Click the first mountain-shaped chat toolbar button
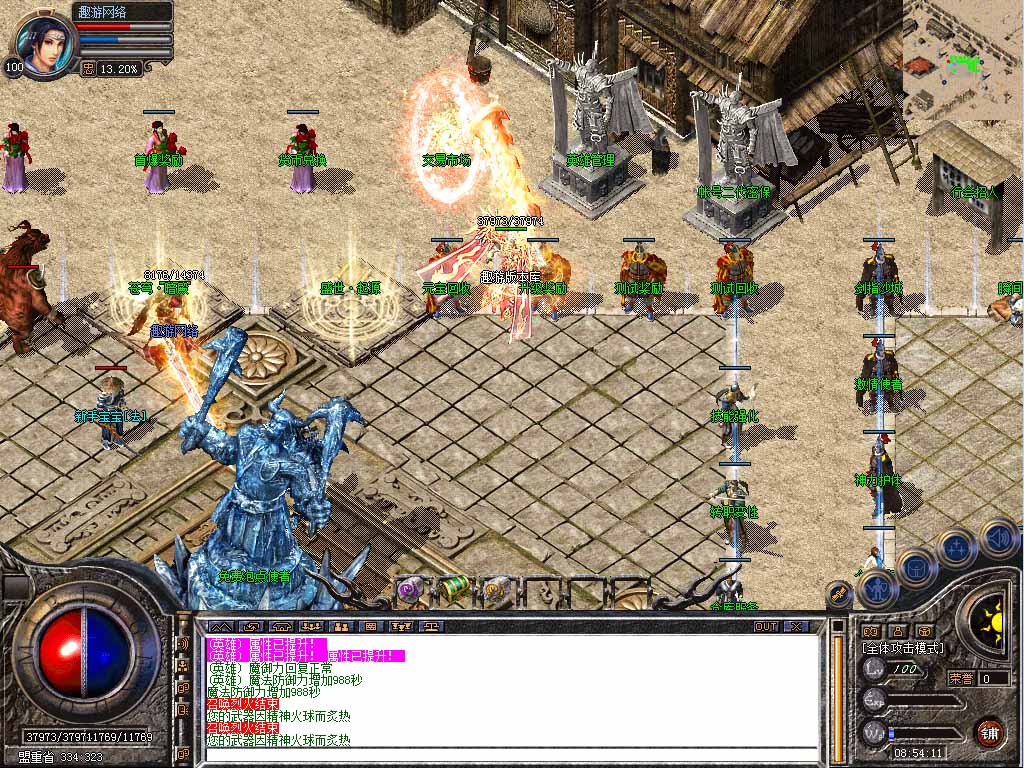 [x=216, y=626]
